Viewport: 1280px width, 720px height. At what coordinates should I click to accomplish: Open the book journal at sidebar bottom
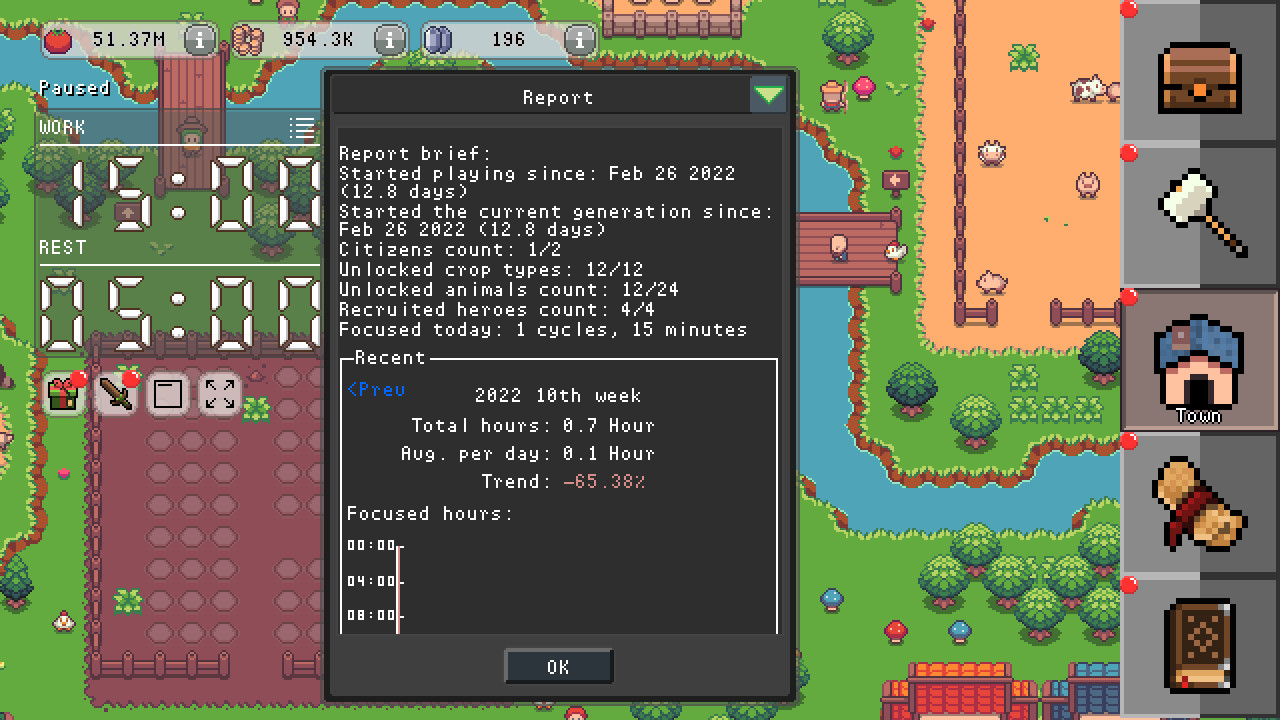[1199, 646]
